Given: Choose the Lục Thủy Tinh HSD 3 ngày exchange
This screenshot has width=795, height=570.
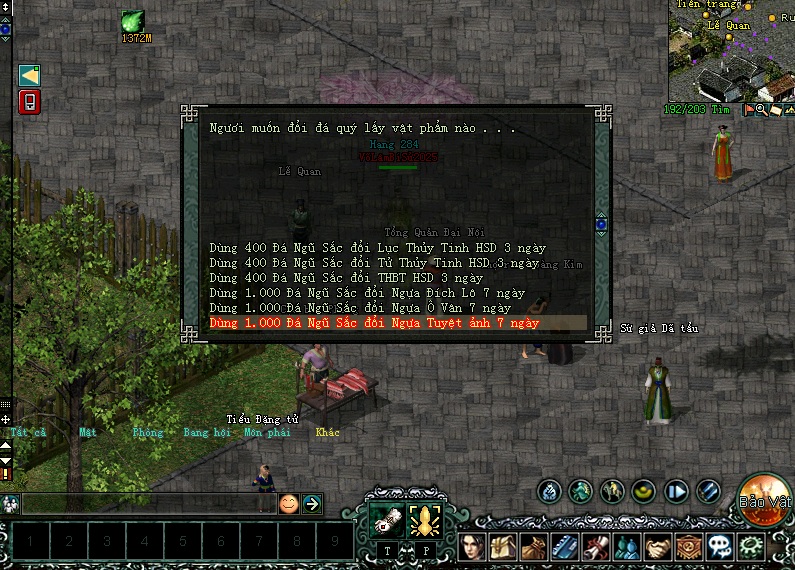Looking at the screenshot, I should pyautogui.click(x=378, y=247).
